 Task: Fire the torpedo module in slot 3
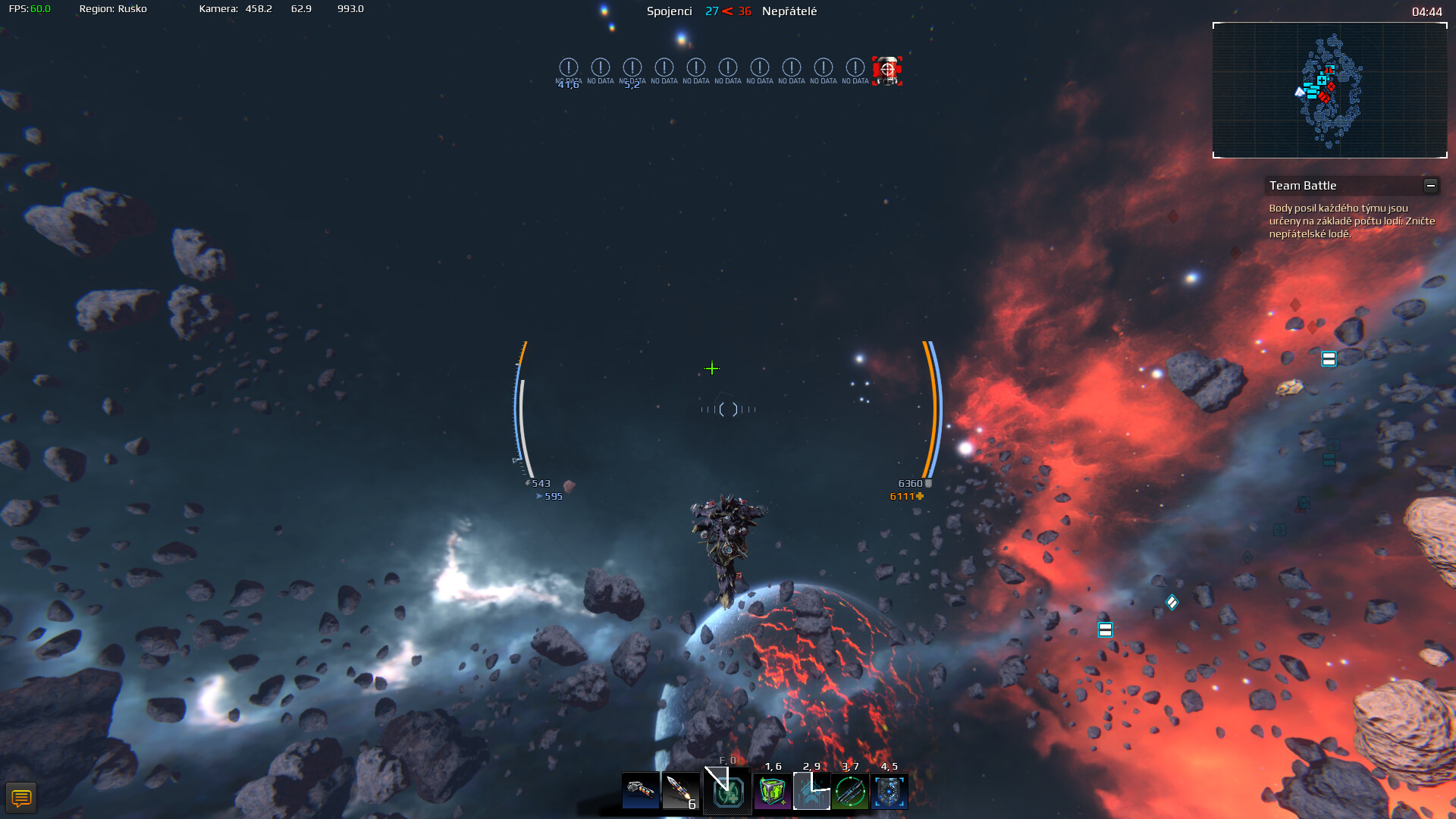pos(851,792)
